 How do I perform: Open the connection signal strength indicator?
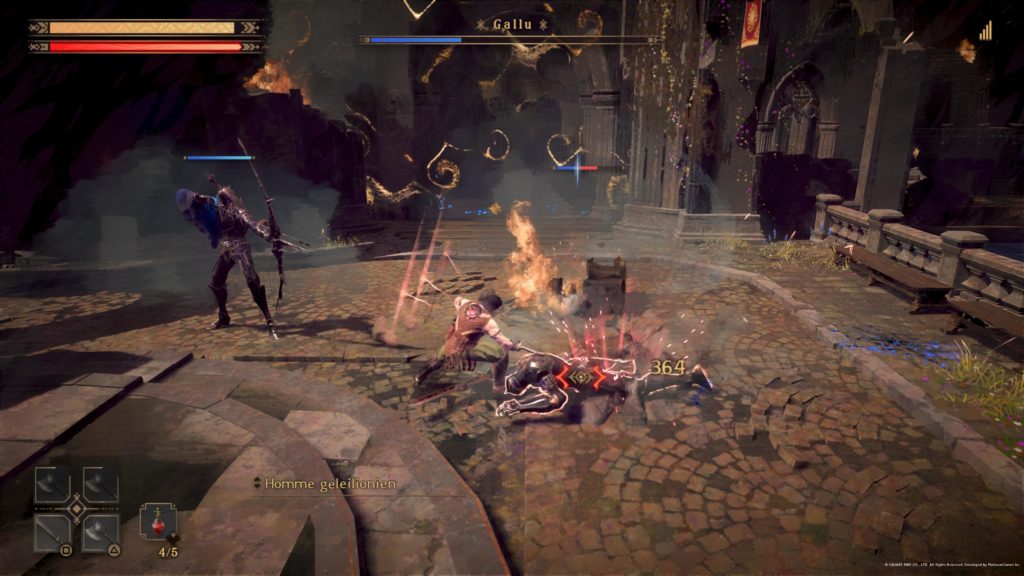point(985,31)
